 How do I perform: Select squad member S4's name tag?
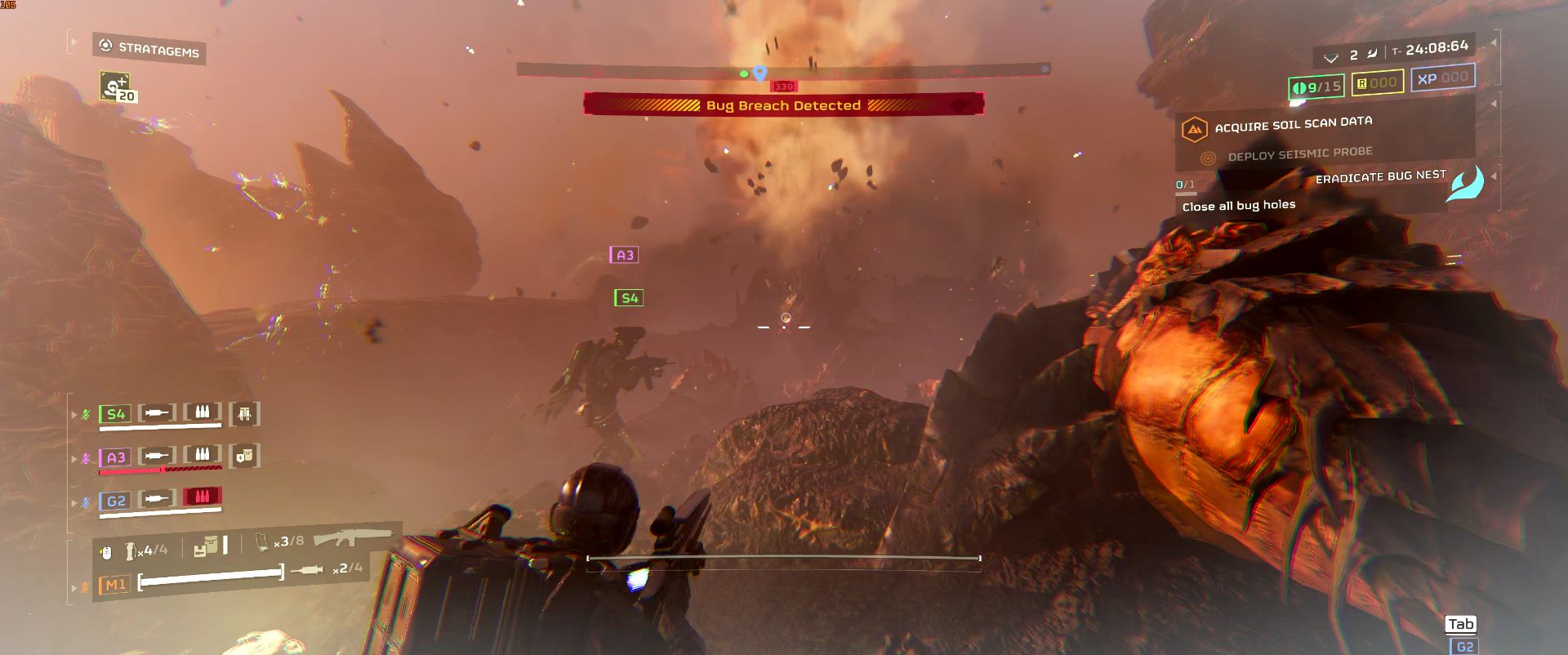(x=115, y=414)
